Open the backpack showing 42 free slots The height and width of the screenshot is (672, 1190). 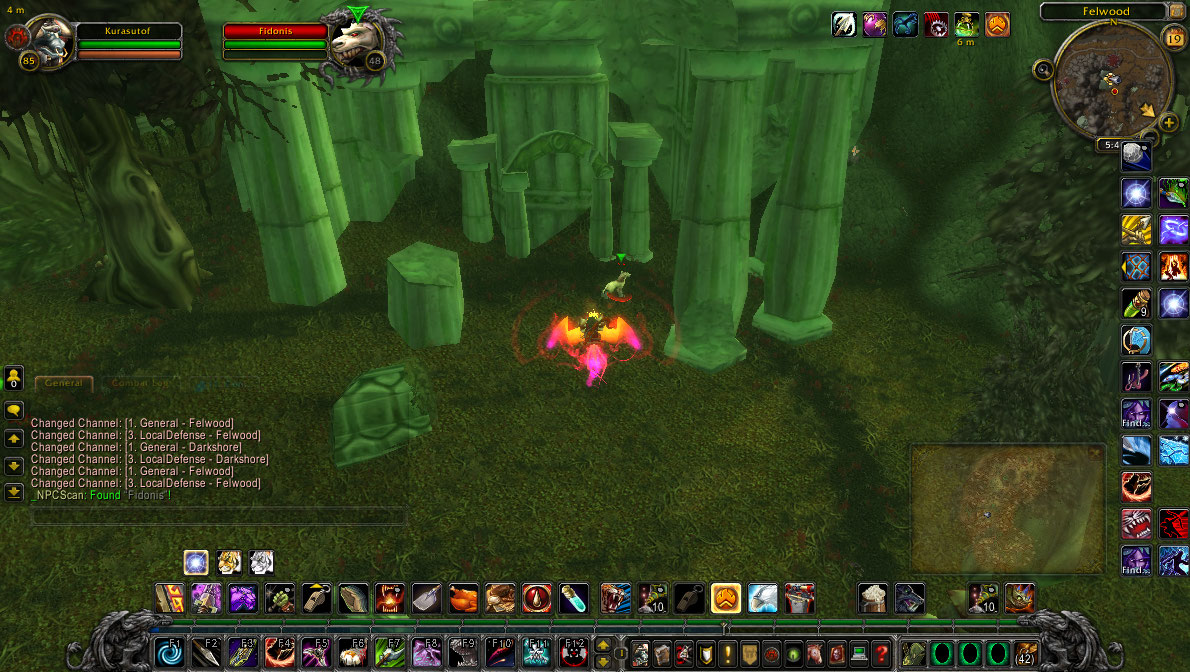click(x=1025, y=654)
